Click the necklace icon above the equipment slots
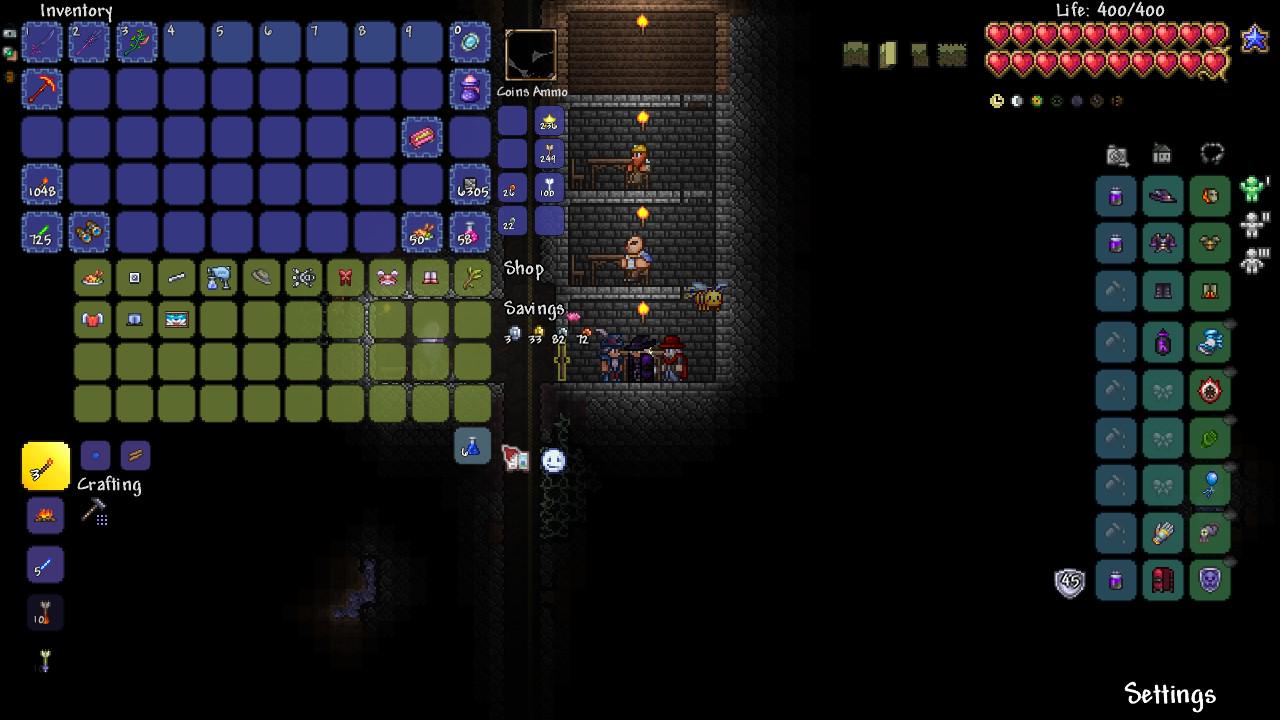This screenshot has height=720, width=1280. [x=1212, y=152]
